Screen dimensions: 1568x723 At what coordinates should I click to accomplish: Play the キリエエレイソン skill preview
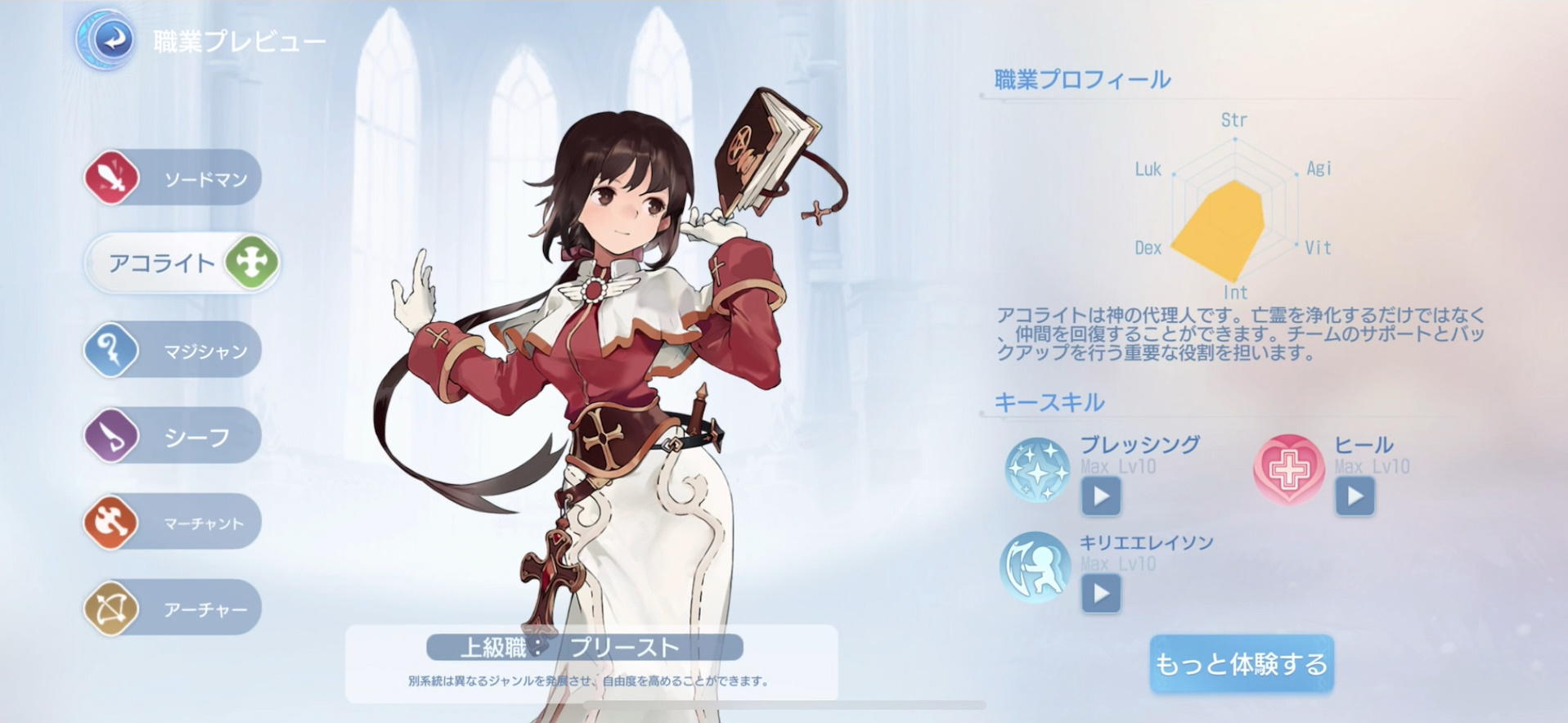1101,595
